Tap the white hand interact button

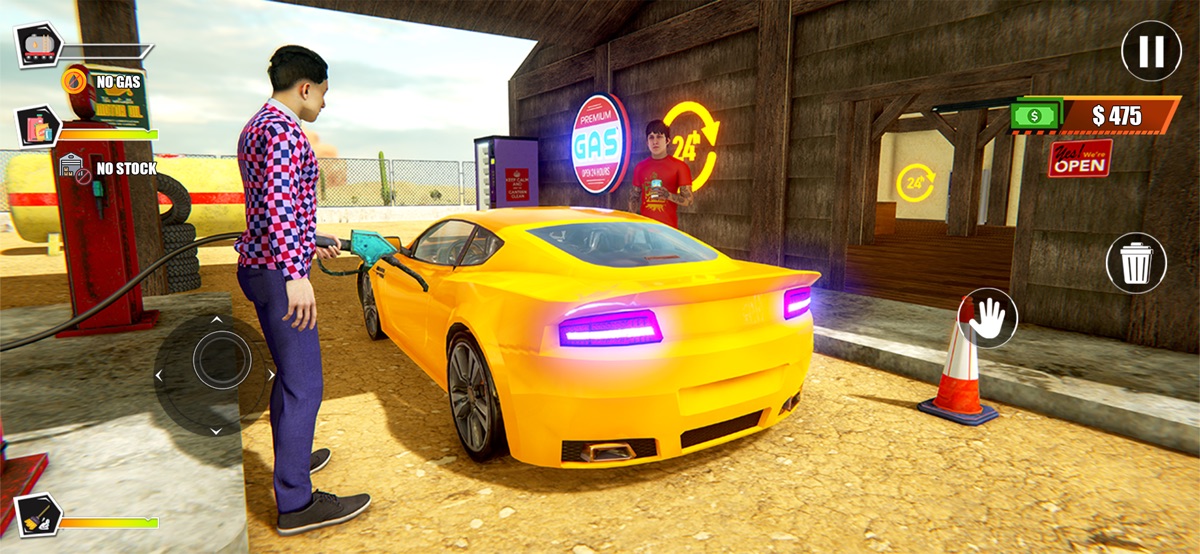point(988,318)
